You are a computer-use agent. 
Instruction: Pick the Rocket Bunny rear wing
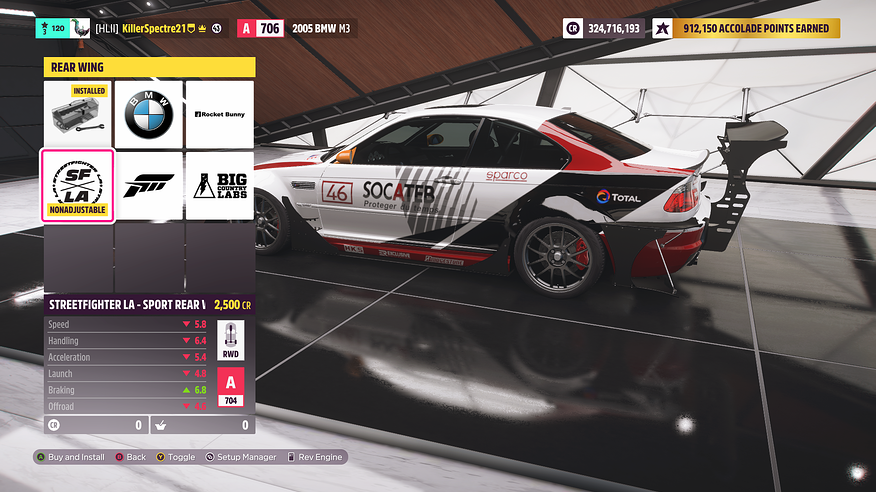[x=219, y=115]
